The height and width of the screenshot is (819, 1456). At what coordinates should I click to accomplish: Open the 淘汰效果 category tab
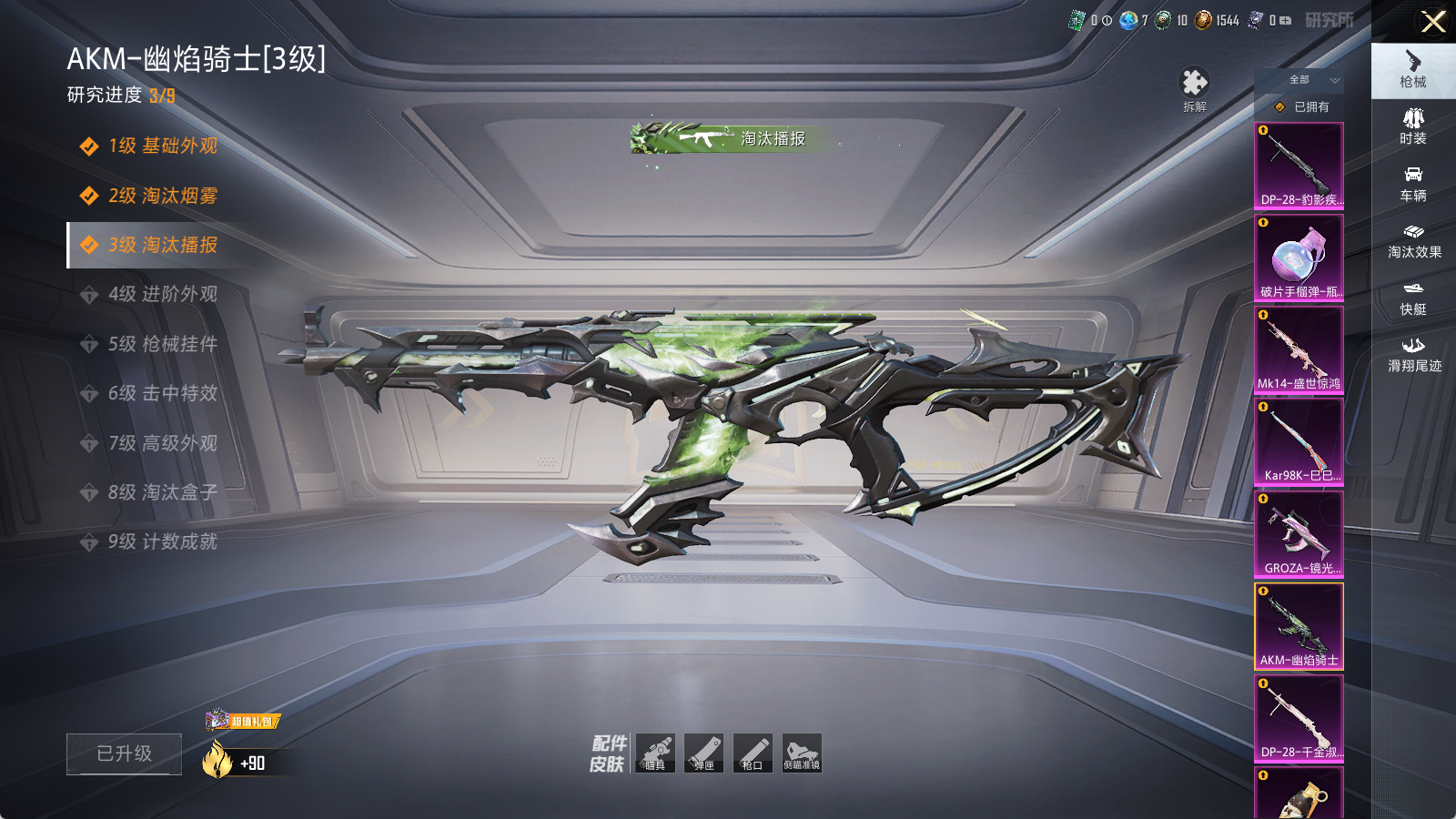tap(1413, 241)
